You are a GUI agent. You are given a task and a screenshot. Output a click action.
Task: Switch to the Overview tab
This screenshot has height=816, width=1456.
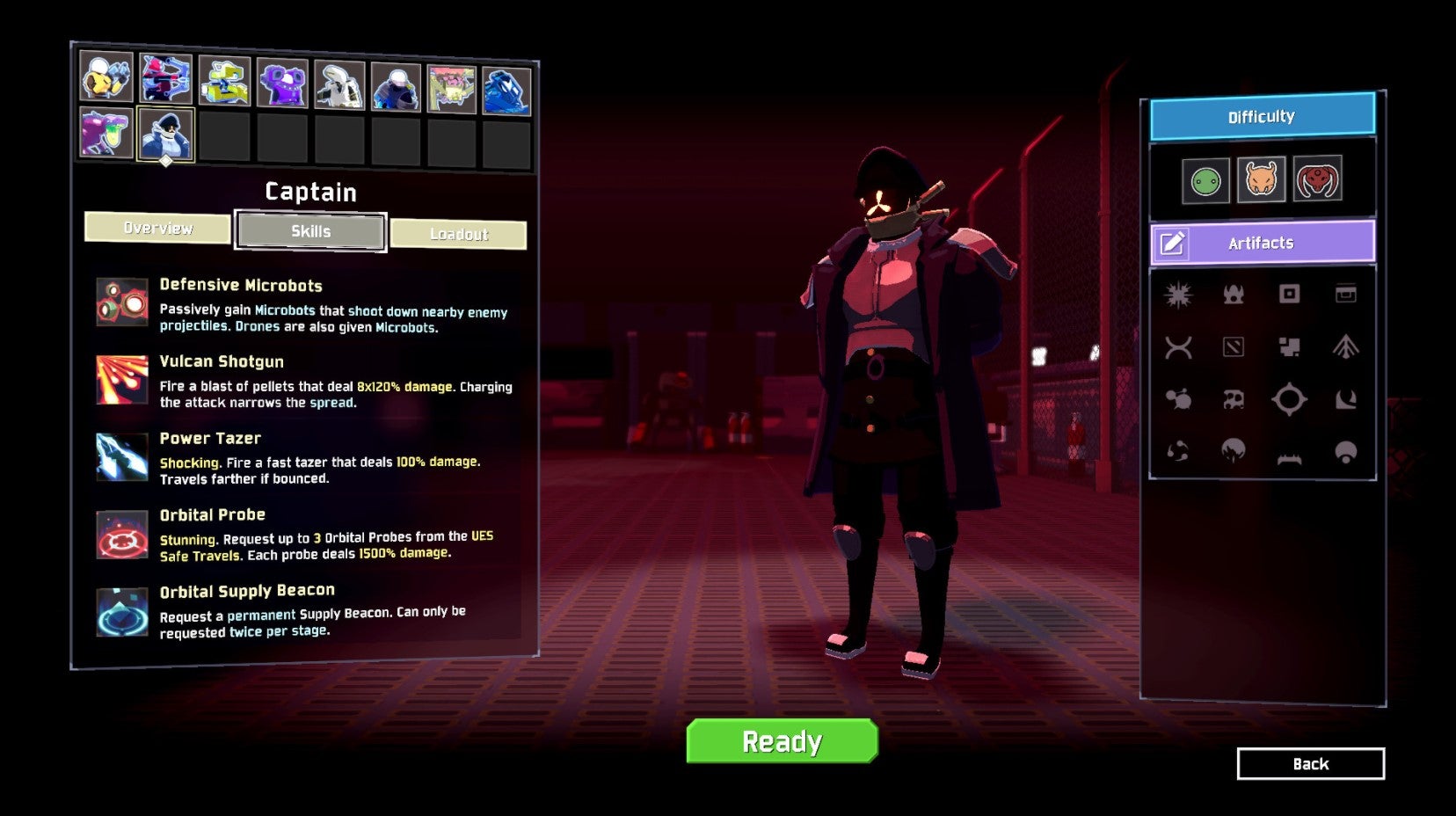coord(157,229)
